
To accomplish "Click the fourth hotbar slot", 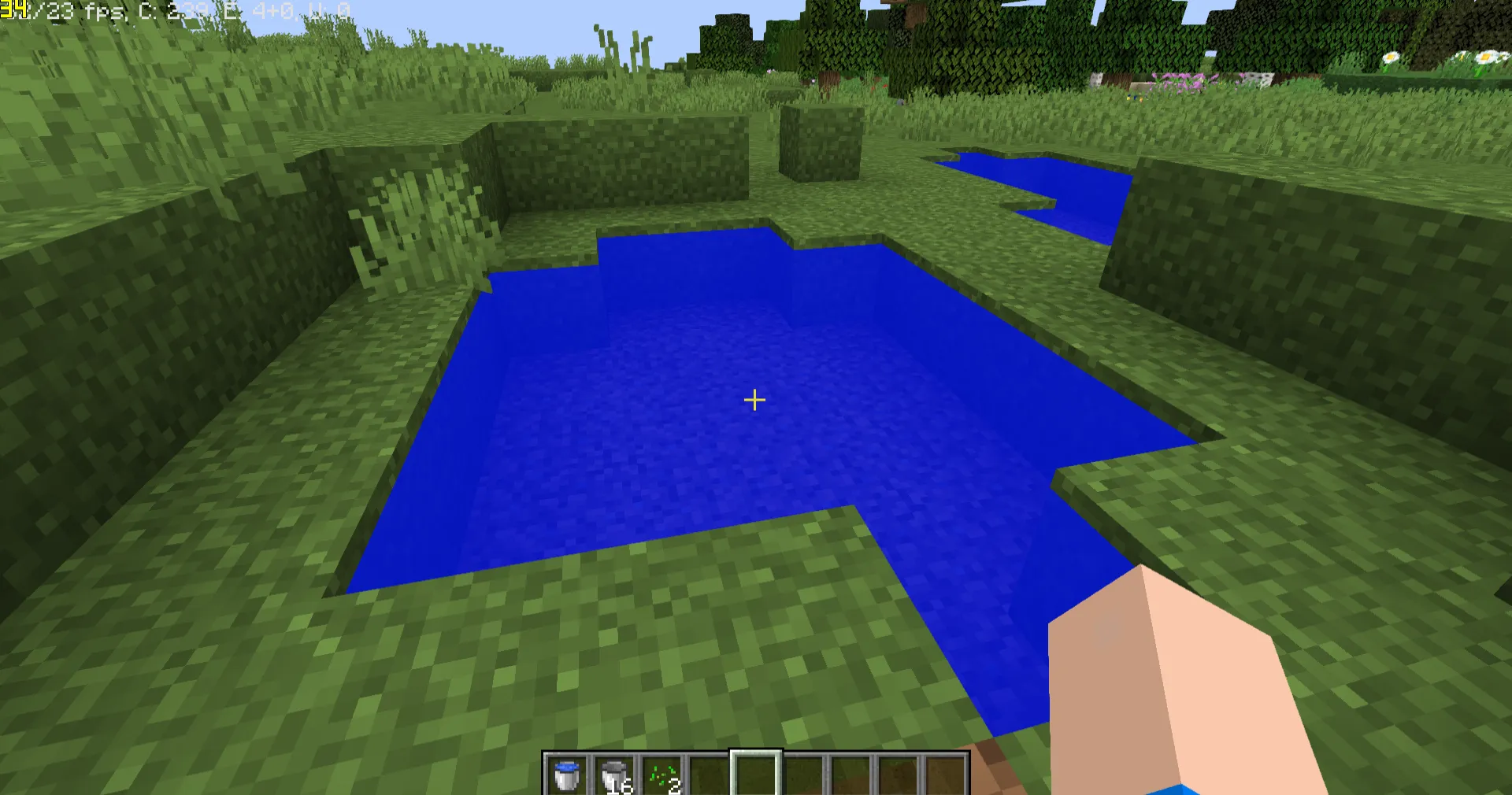I will click(708, 773).
